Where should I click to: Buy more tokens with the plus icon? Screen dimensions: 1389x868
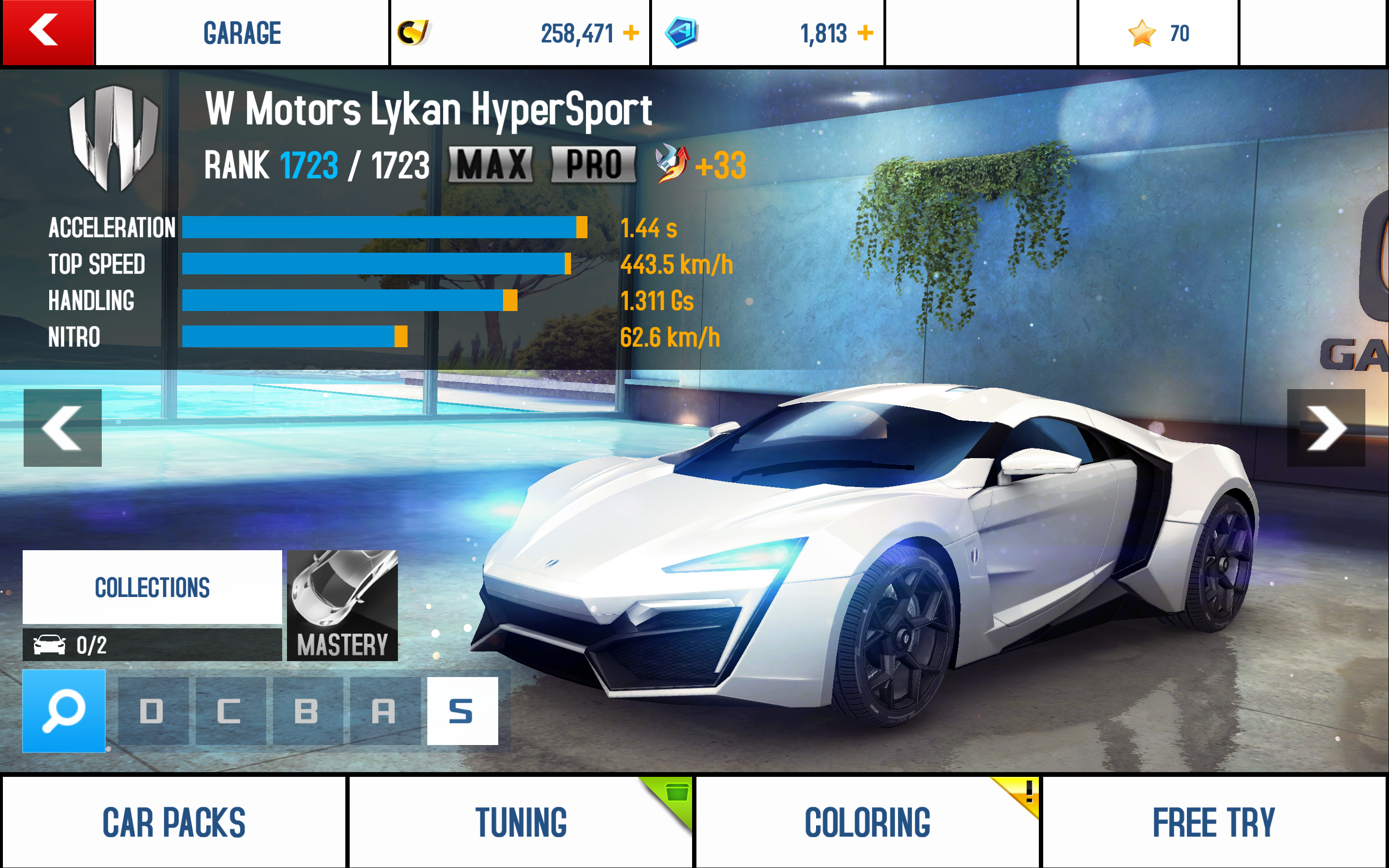pos(865,33)
